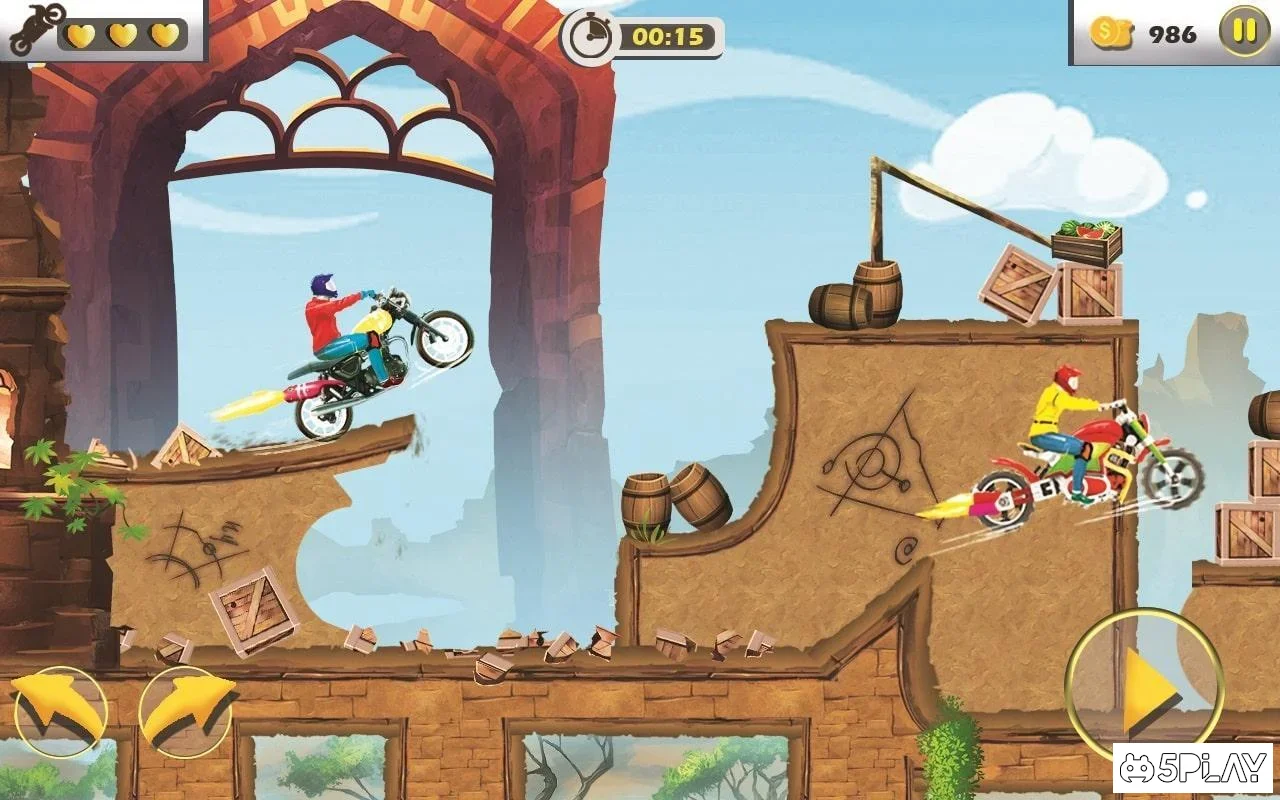
Task: Hit the round accelerate arrow button
Action: pyautogui.click(x=1144, y=687)
